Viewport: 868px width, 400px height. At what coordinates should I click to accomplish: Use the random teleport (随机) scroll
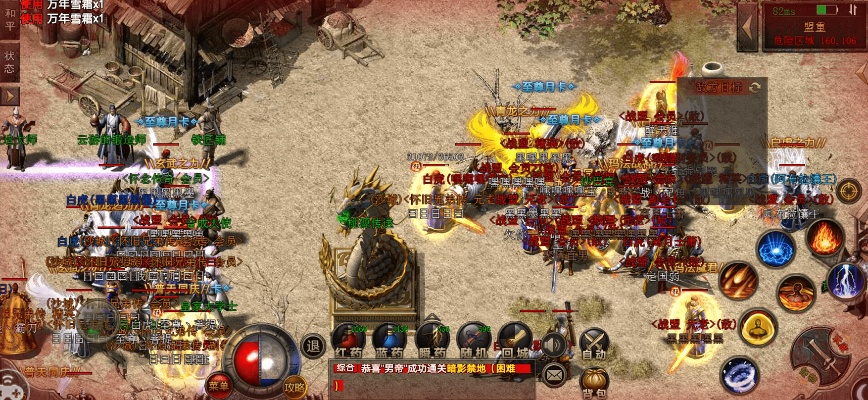[x=473, y=340]
